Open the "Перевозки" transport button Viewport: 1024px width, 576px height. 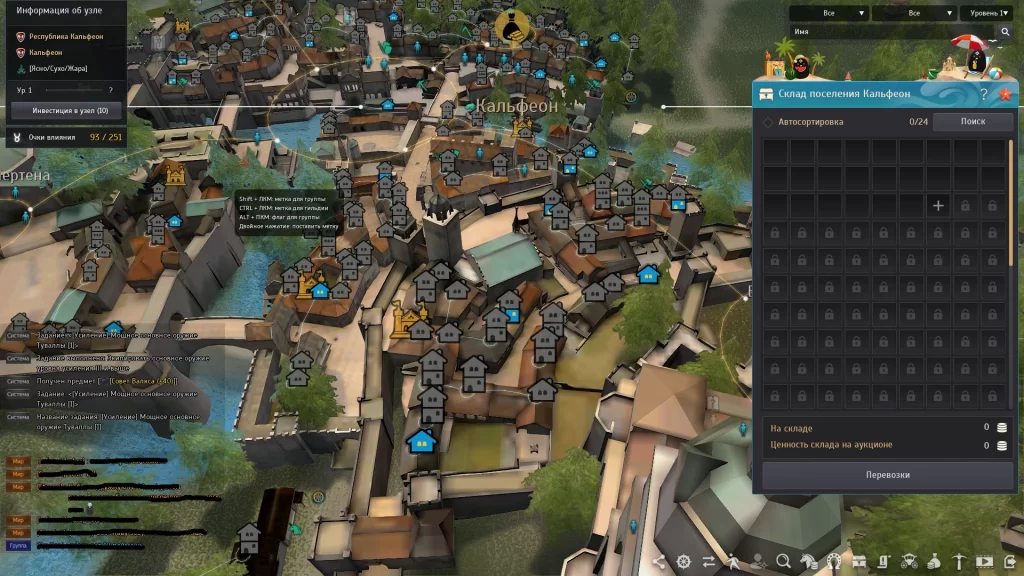pos(887,475)
